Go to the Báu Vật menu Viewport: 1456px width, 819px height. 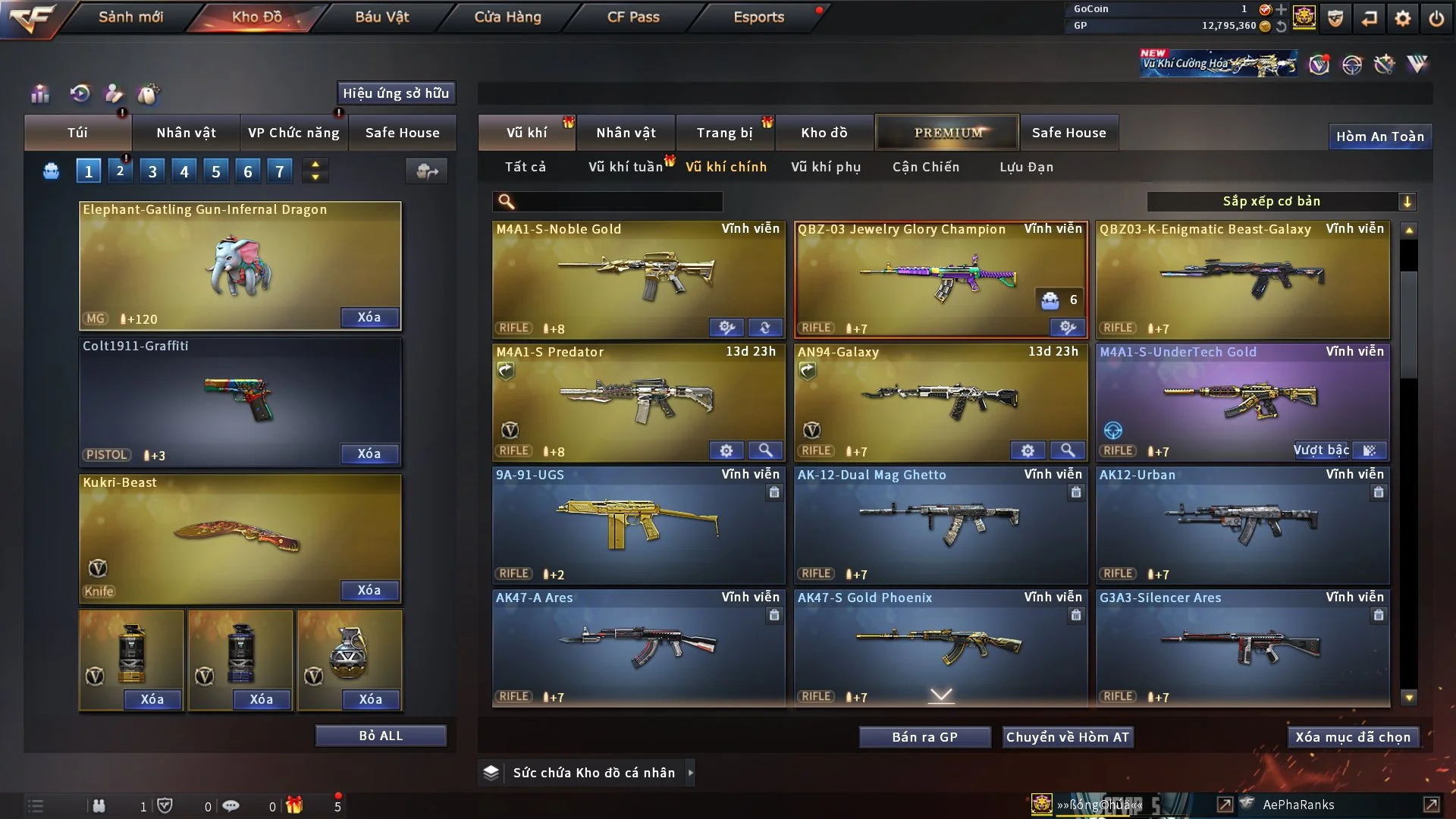[381, 17]
